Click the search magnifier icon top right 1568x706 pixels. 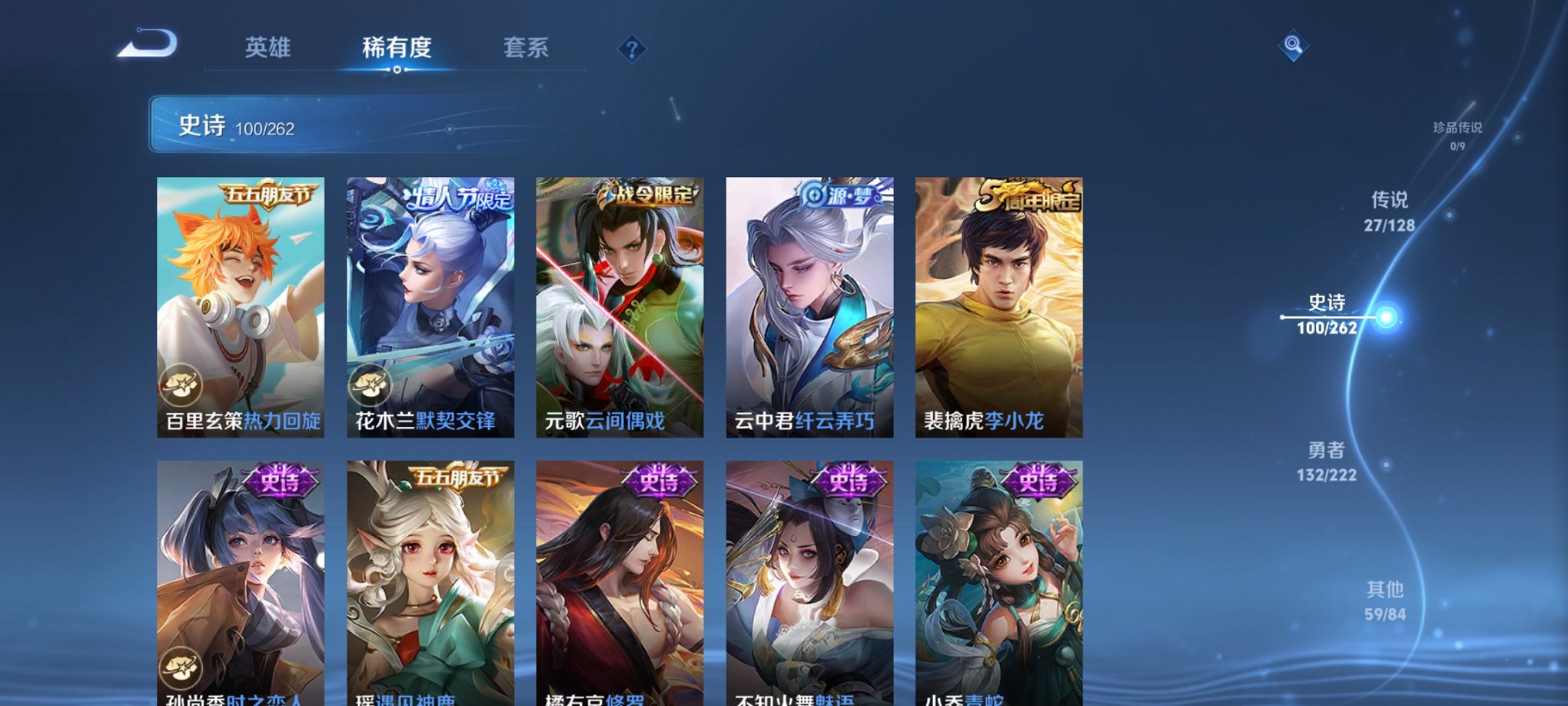pyautogui.click(x=1294, y=46)
